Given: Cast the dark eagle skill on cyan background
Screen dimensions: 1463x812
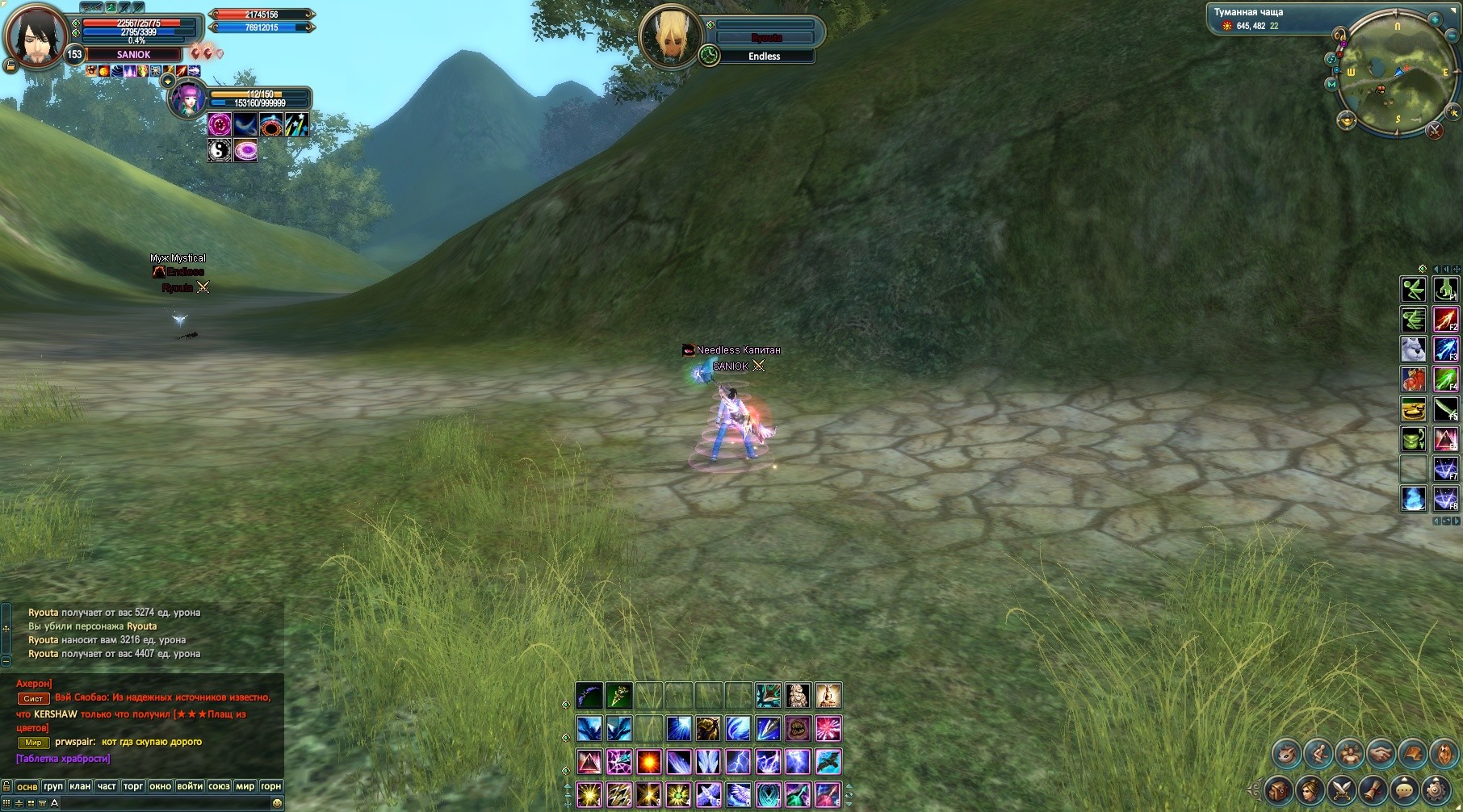Looking at the screenshot, I should point(828,762).
